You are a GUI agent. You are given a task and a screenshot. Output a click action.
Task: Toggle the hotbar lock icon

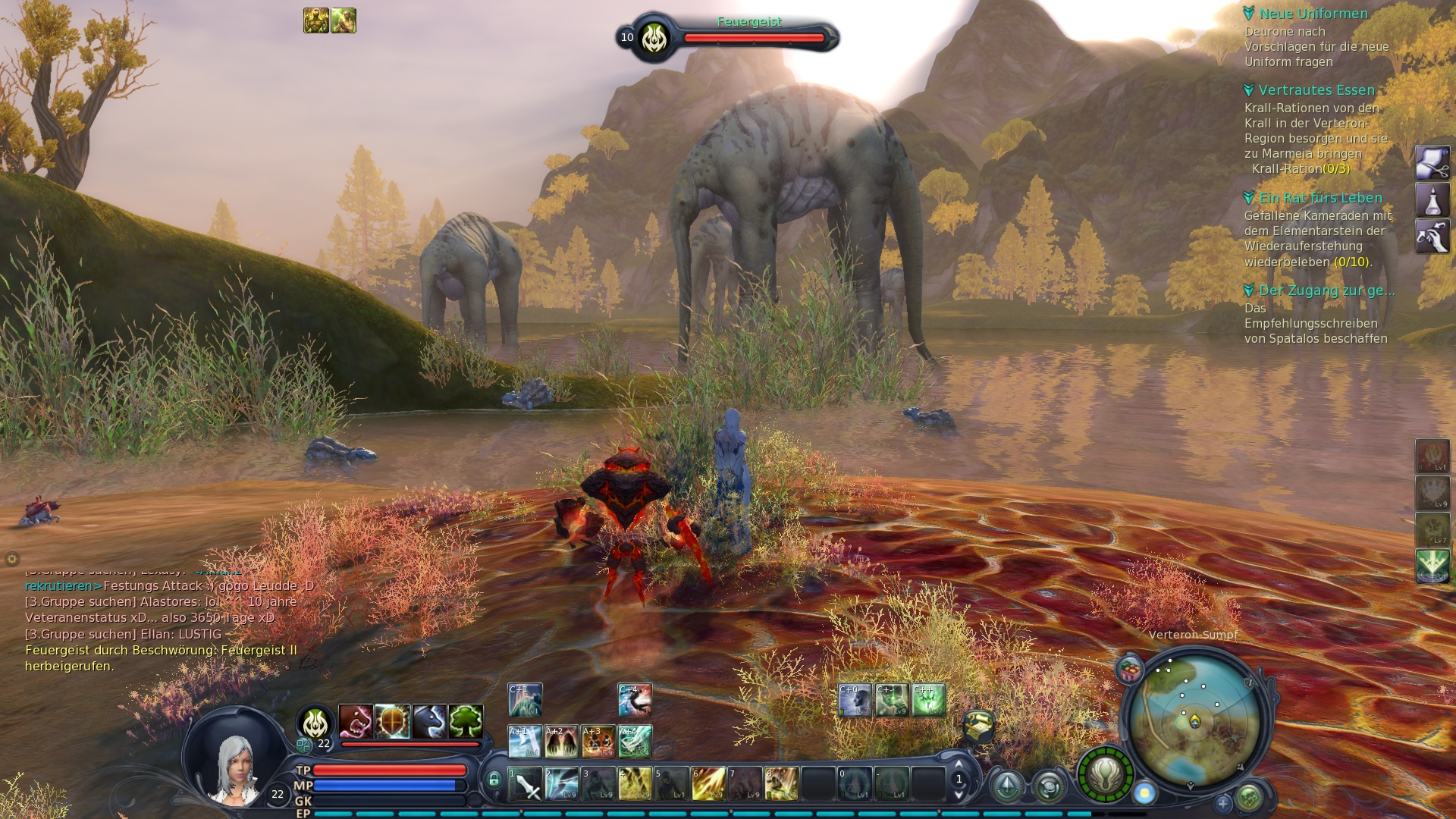[494, 780]
